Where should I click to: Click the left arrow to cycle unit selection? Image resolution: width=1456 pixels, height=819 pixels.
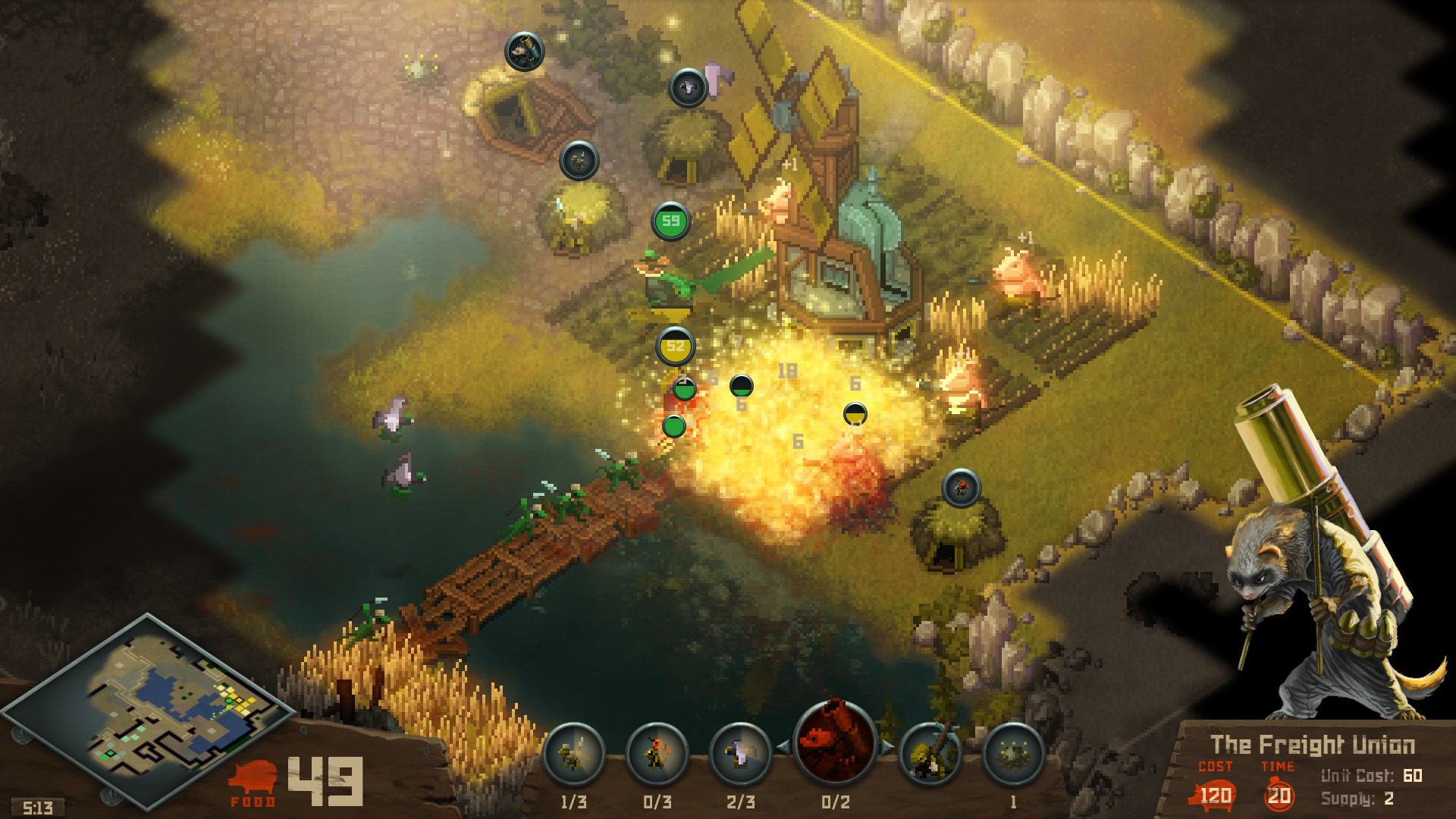[x=783, y=747]
